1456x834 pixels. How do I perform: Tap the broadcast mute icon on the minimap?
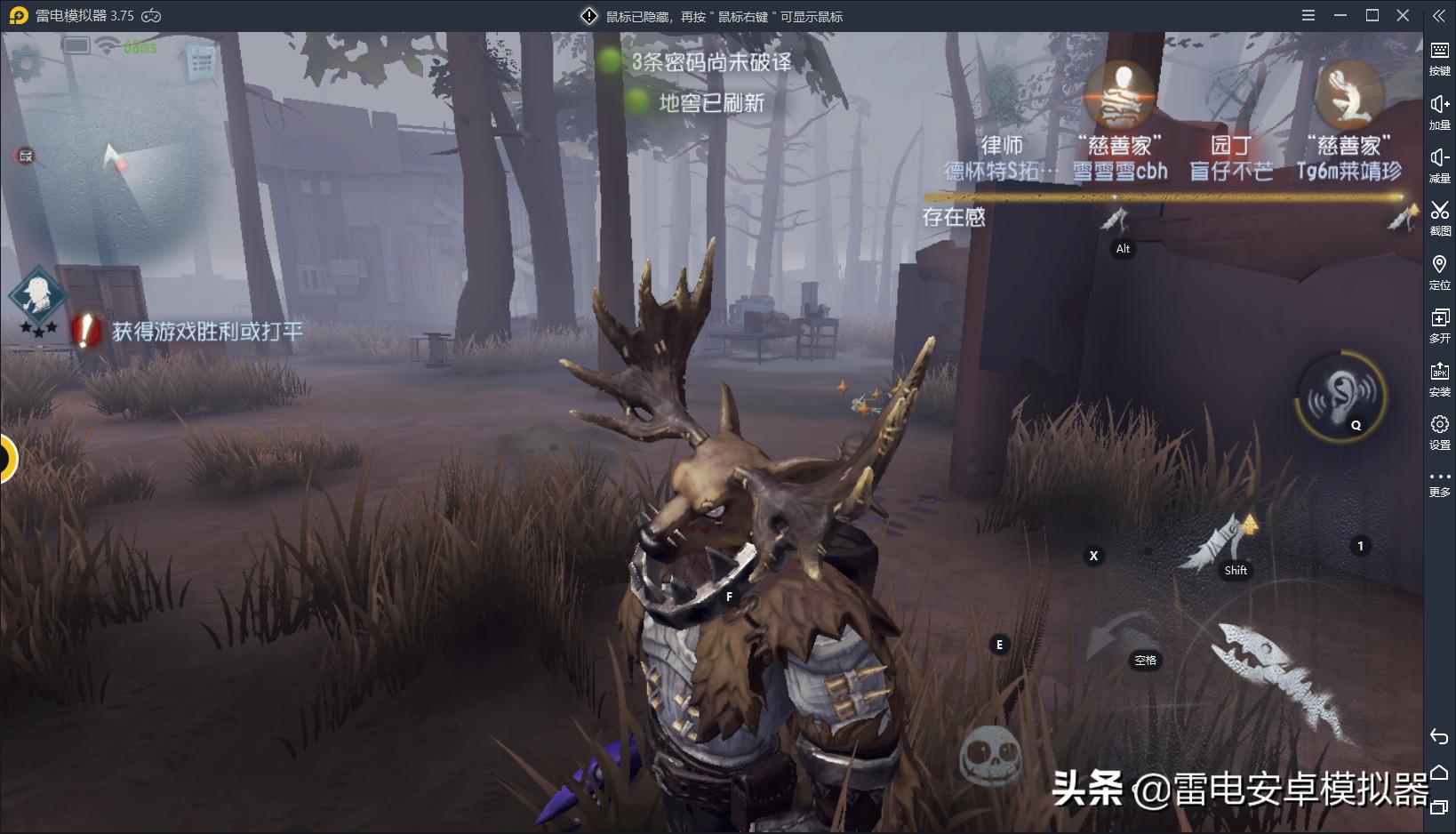coord(24,156)
